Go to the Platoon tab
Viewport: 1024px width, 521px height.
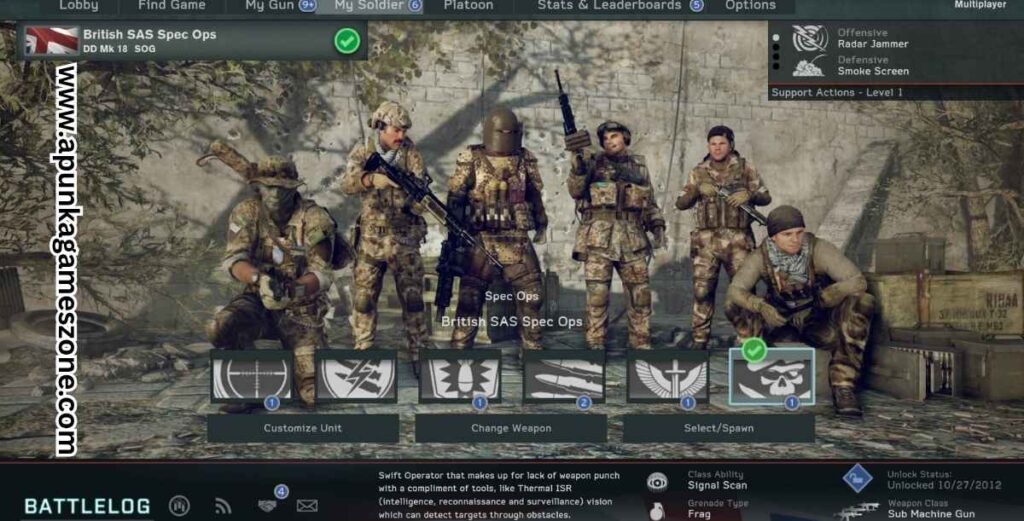[468, 6]
